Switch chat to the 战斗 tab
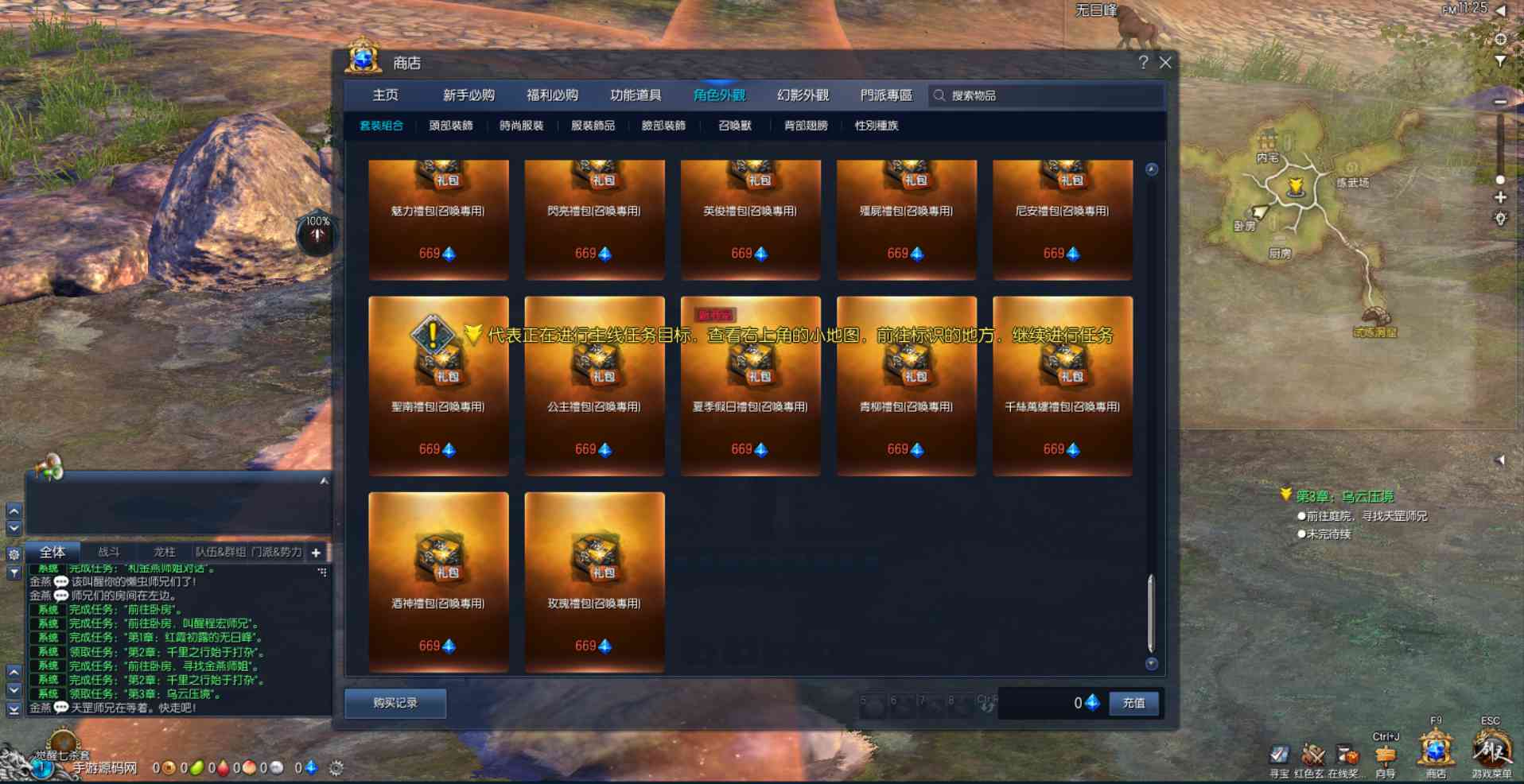This screenshot has height=784, width=1524. click(109, 552)
